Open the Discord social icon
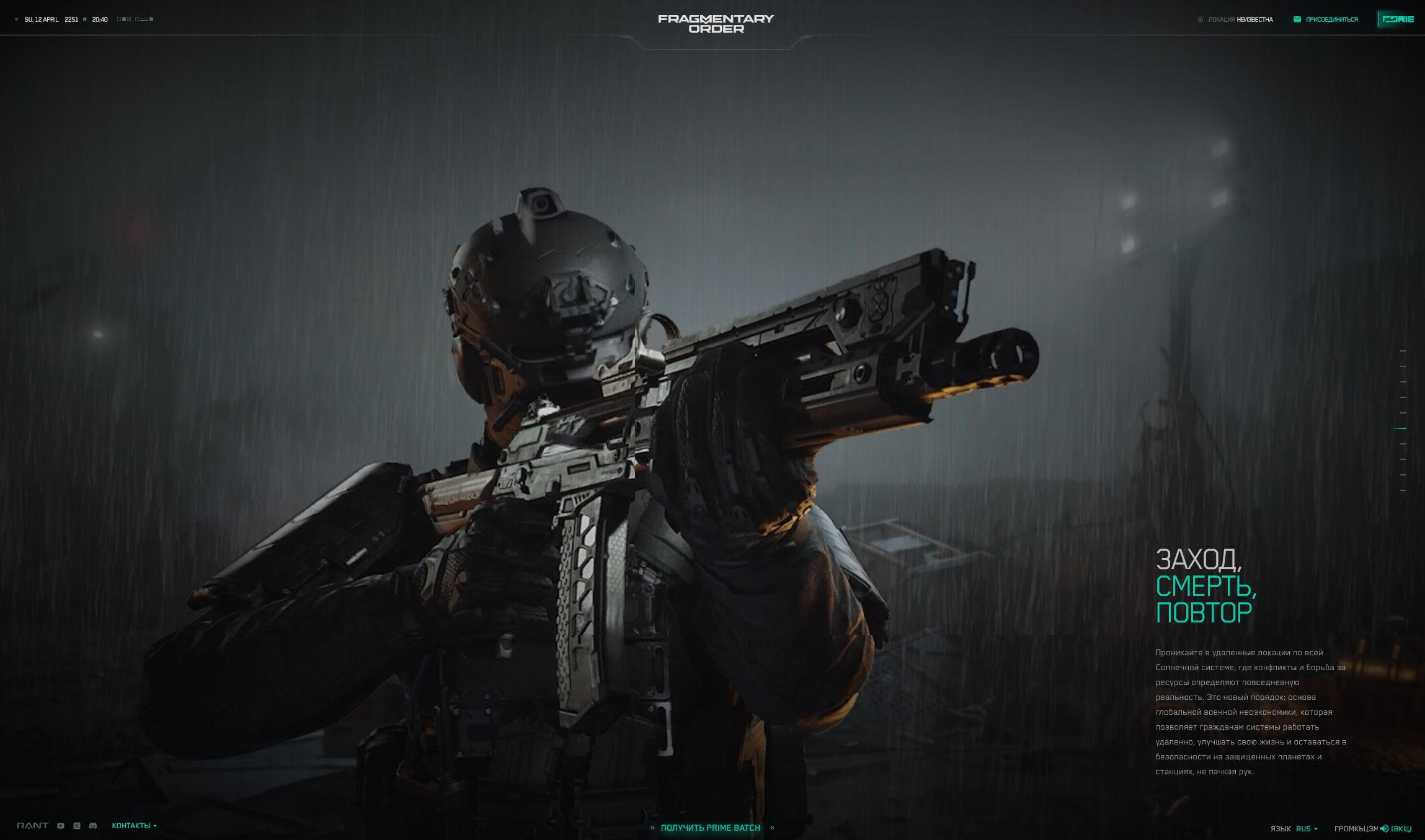Image resolution: width=1425 pixels, height=840 pixels. point(93,826)
